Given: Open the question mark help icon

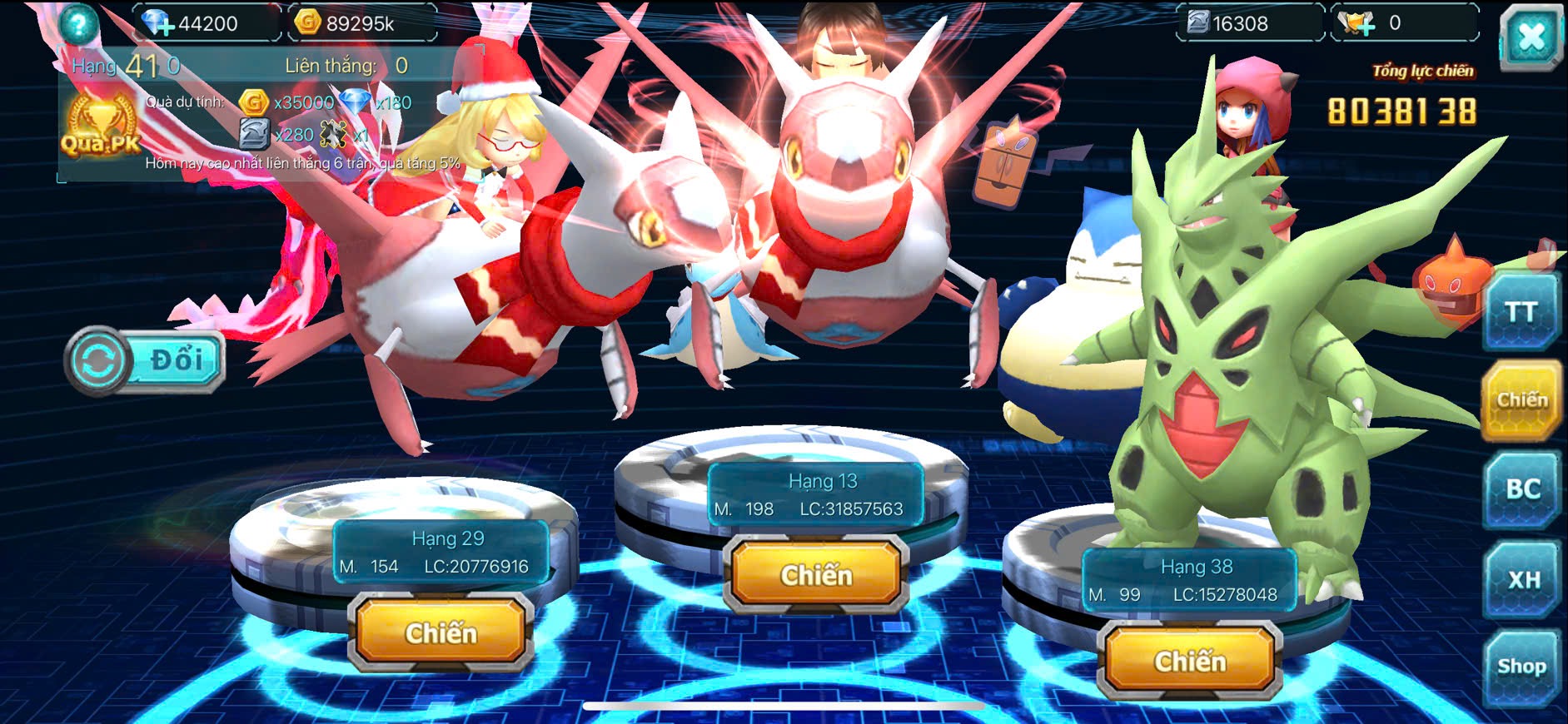Looking at the screenshot, I should point(77,24).
